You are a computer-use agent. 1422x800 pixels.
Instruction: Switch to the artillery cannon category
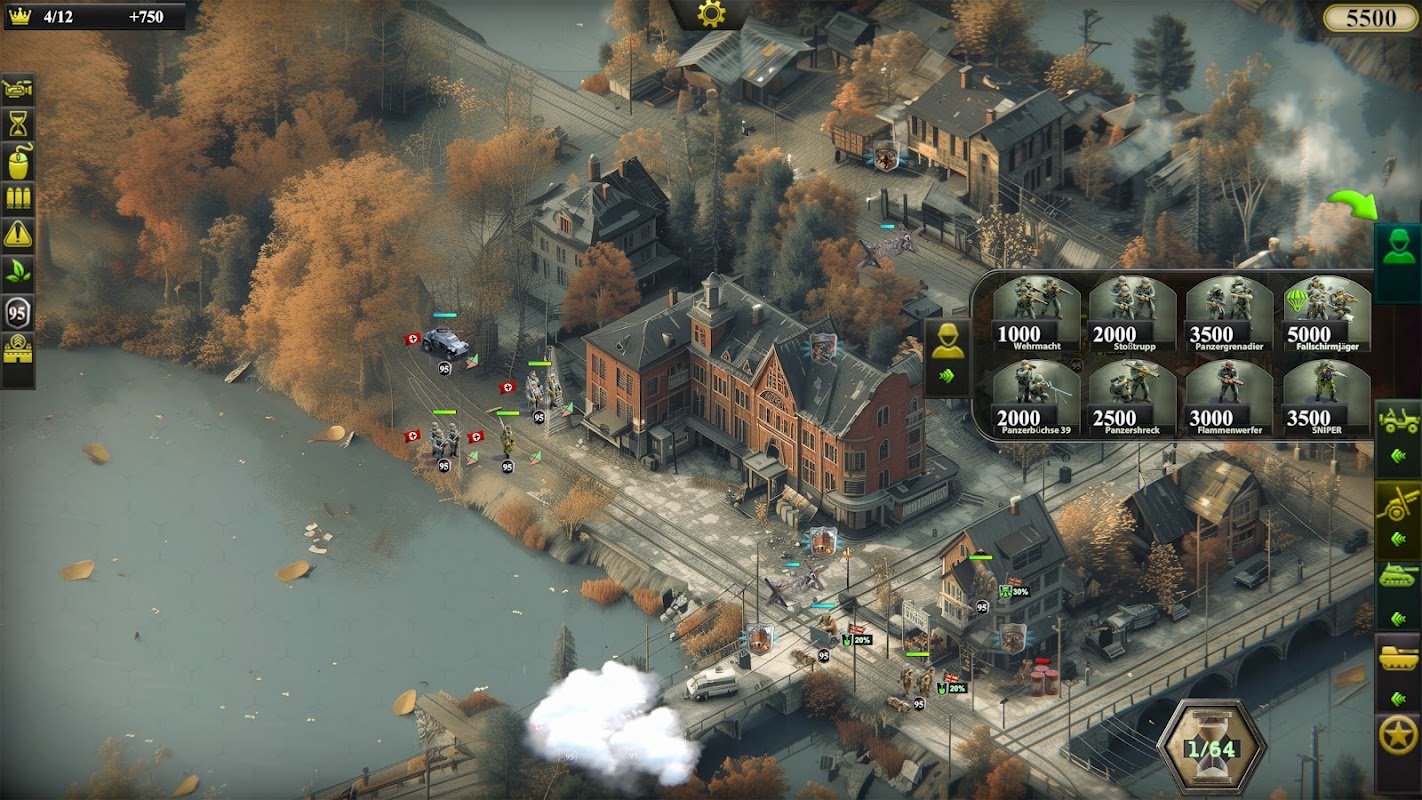pyautogui.click(x=1399, y=503)
